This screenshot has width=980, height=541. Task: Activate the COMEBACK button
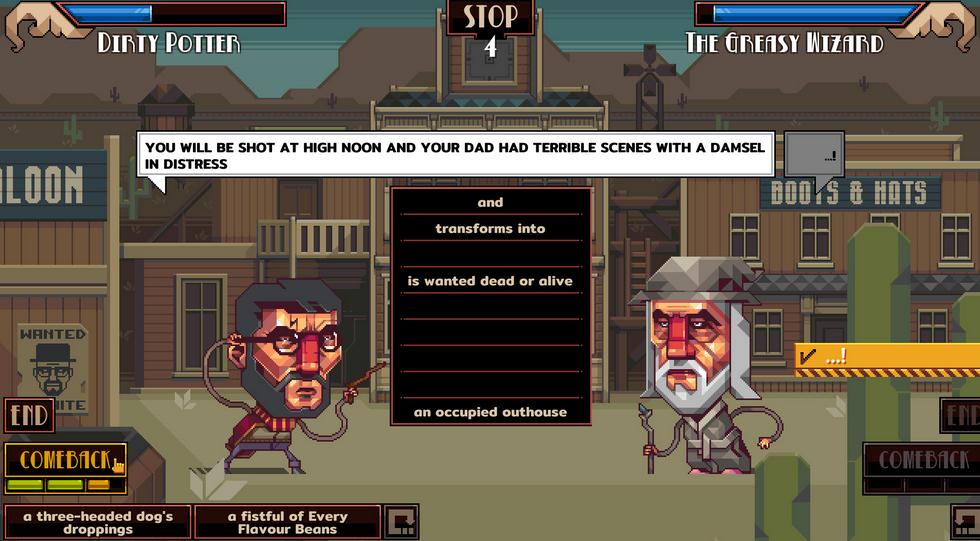coord(66,460)
